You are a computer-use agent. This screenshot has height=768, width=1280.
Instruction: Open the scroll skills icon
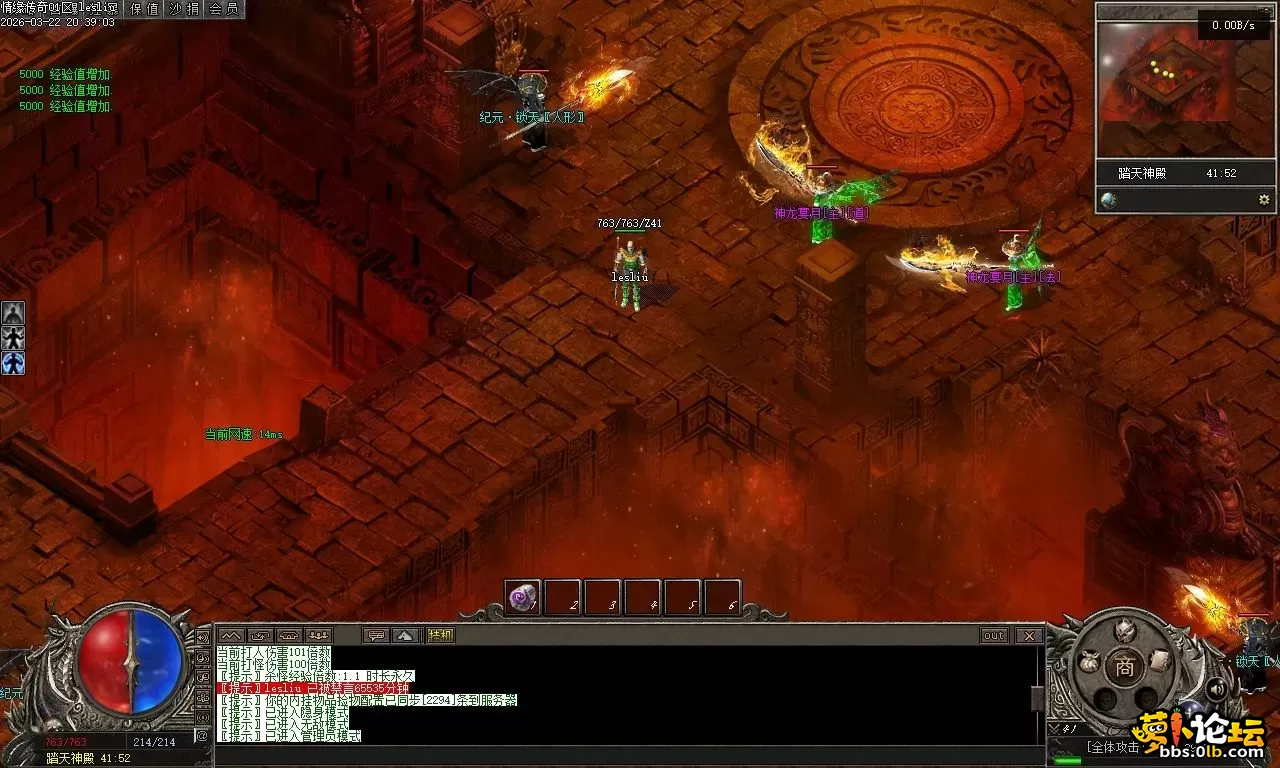point(1159,661)
